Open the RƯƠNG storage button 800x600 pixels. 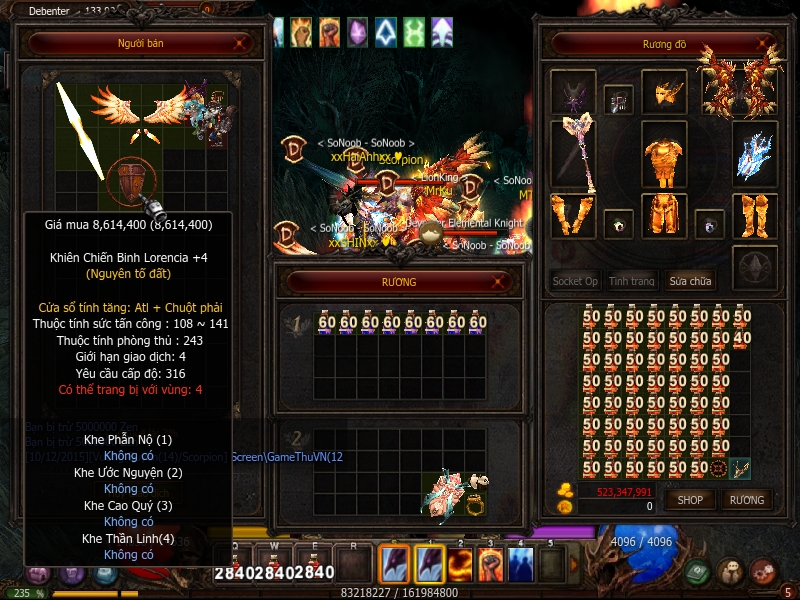746,500
